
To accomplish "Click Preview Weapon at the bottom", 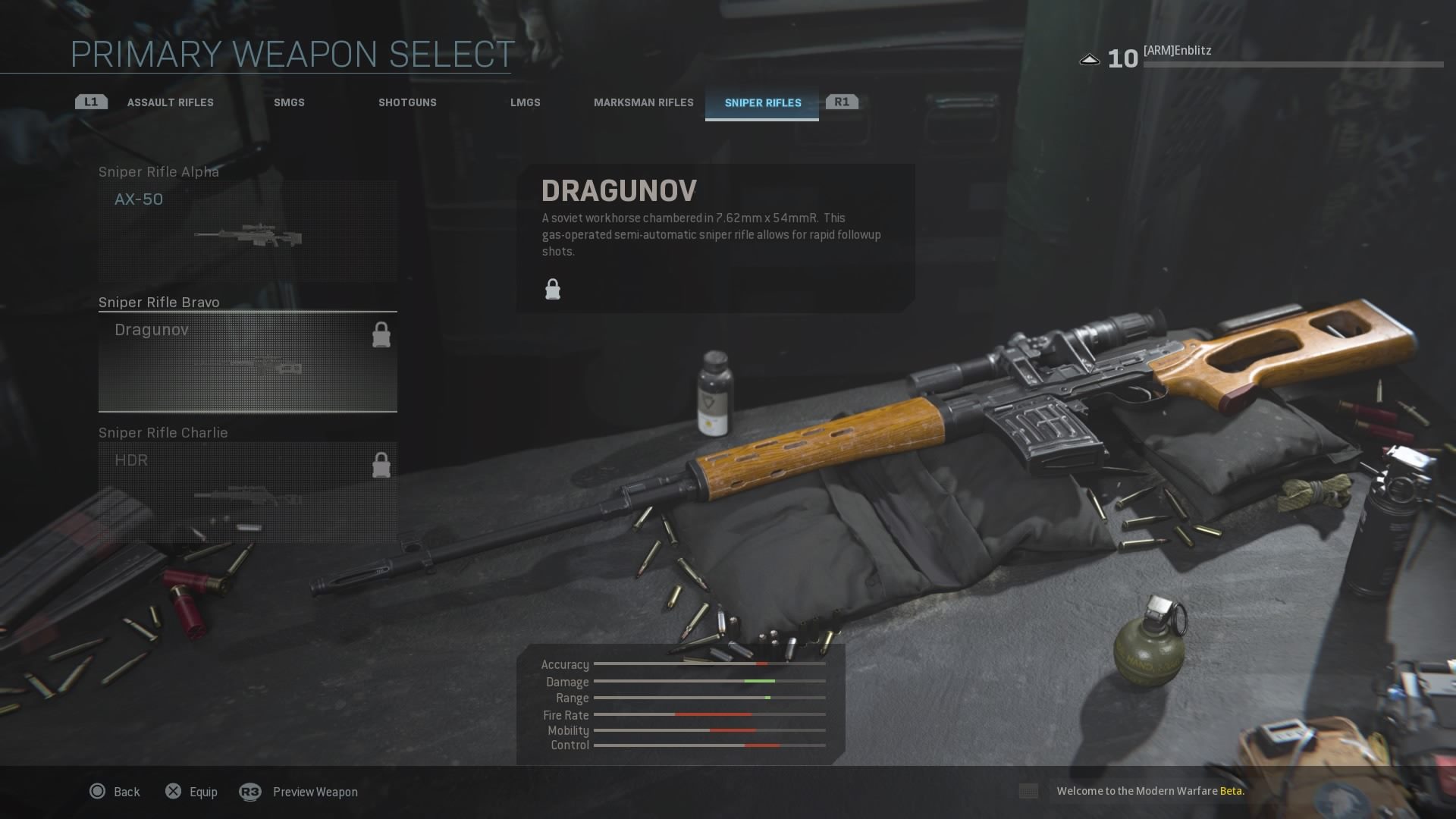I will pyautogui.click(x=315, y=792).
